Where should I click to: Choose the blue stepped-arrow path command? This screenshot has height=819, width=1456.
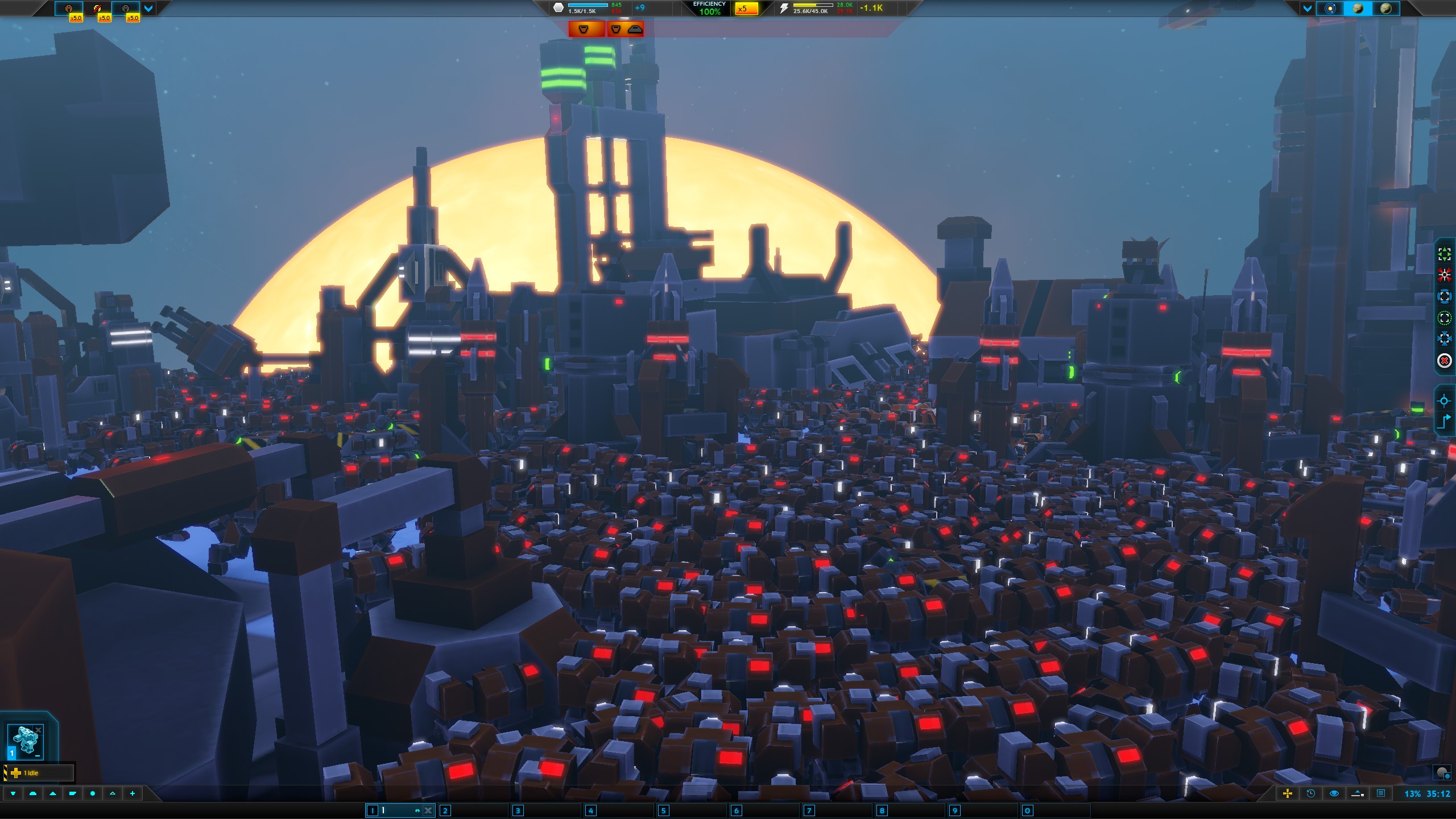pyautogui.click(x=1444, y=422)
